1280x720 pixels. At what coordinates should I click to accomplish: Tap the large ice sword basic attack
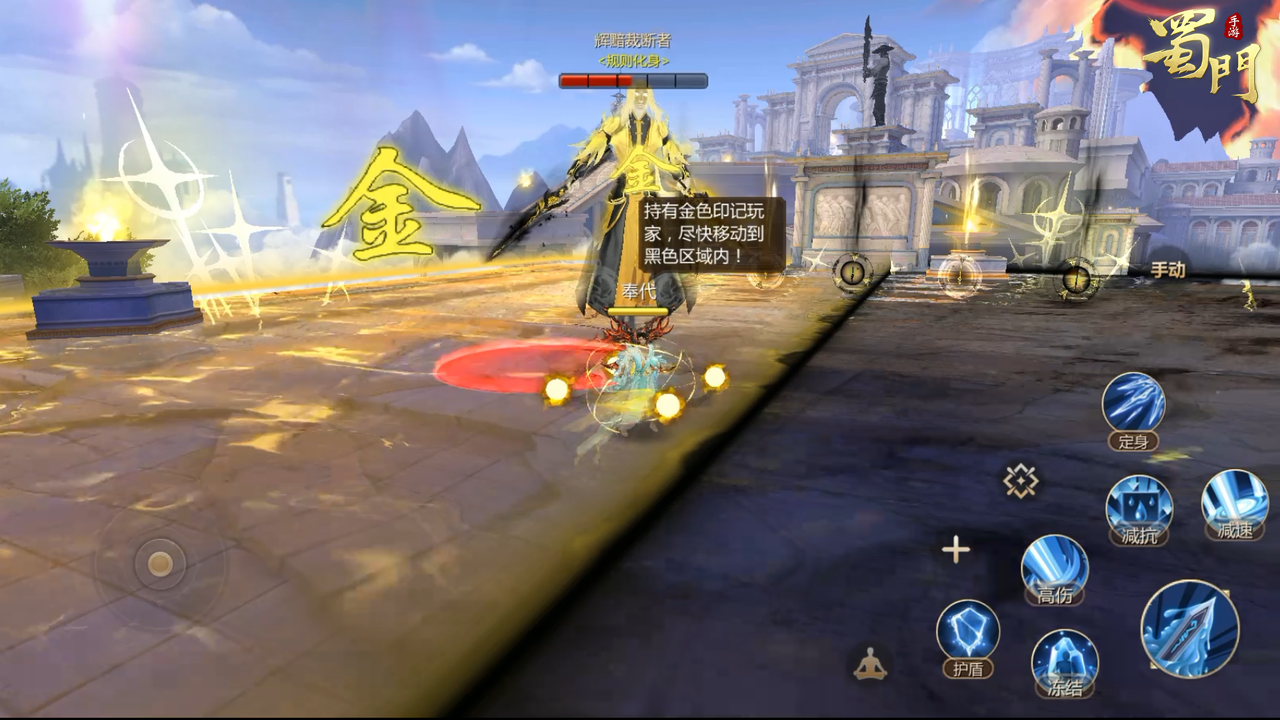click(x=1189, y=628)
